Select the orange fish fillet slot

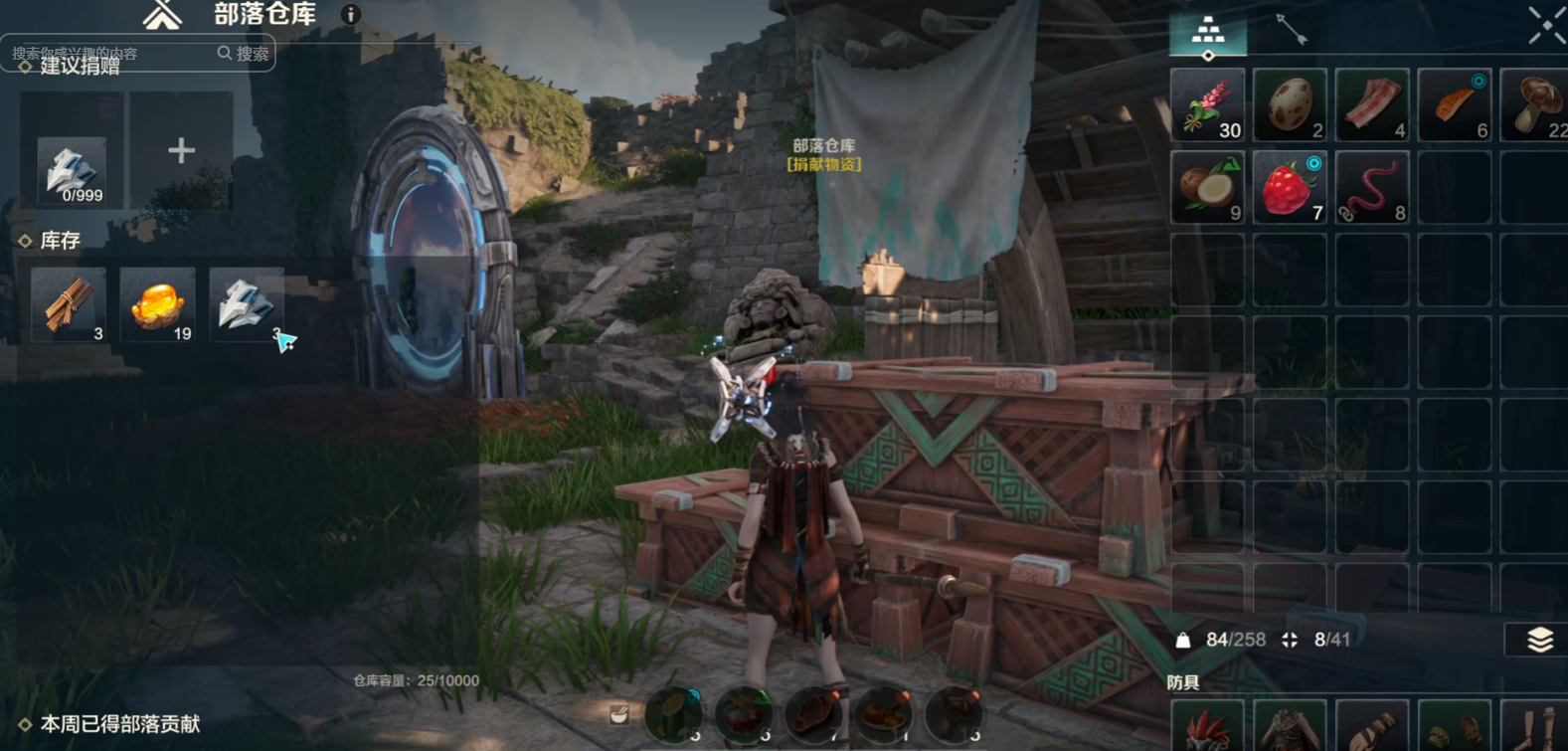click(1455, 104)
